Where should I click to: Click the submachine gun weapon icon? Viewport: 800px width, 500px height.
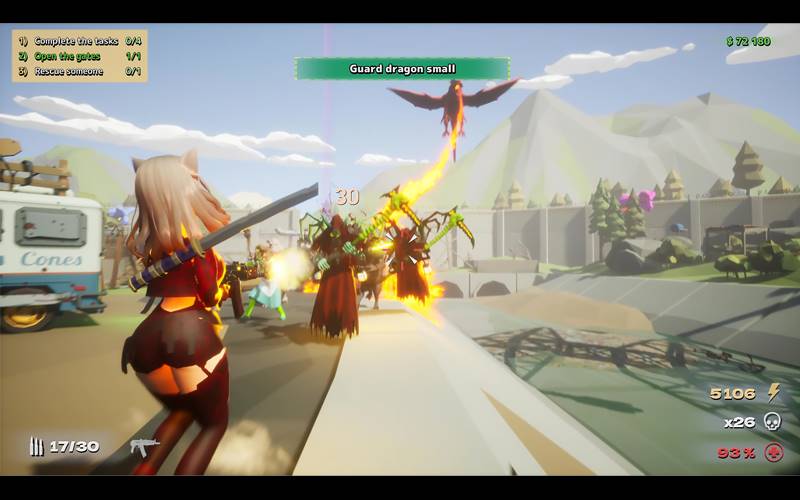[144, 446]
